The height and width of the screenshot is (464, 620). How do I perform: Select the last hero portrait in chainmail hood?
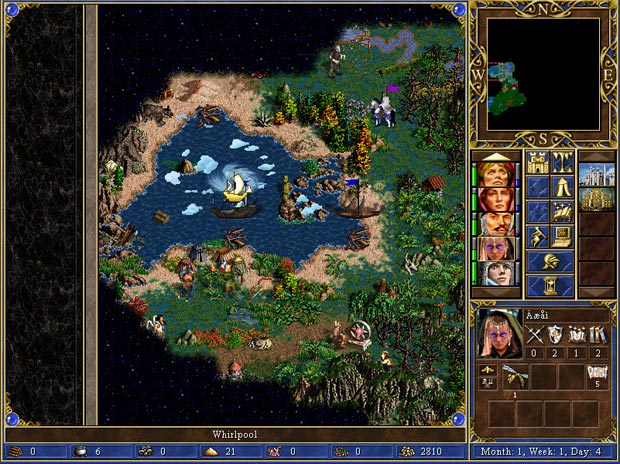click(x=494, y=272)
